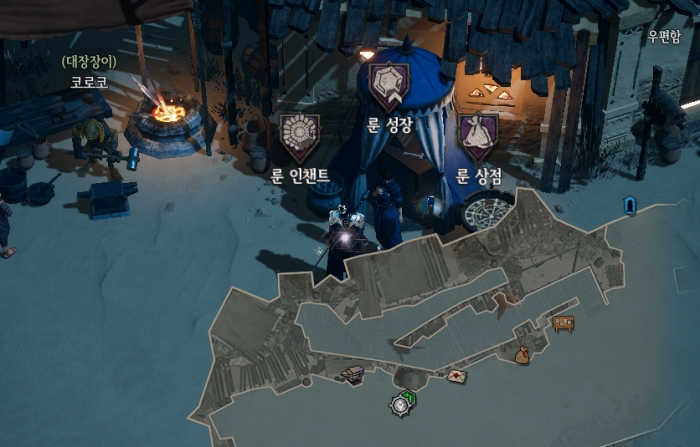This screenshot has height=447, width=700.
Task: Click the notice board marker on the map
Action: (563, 323)
